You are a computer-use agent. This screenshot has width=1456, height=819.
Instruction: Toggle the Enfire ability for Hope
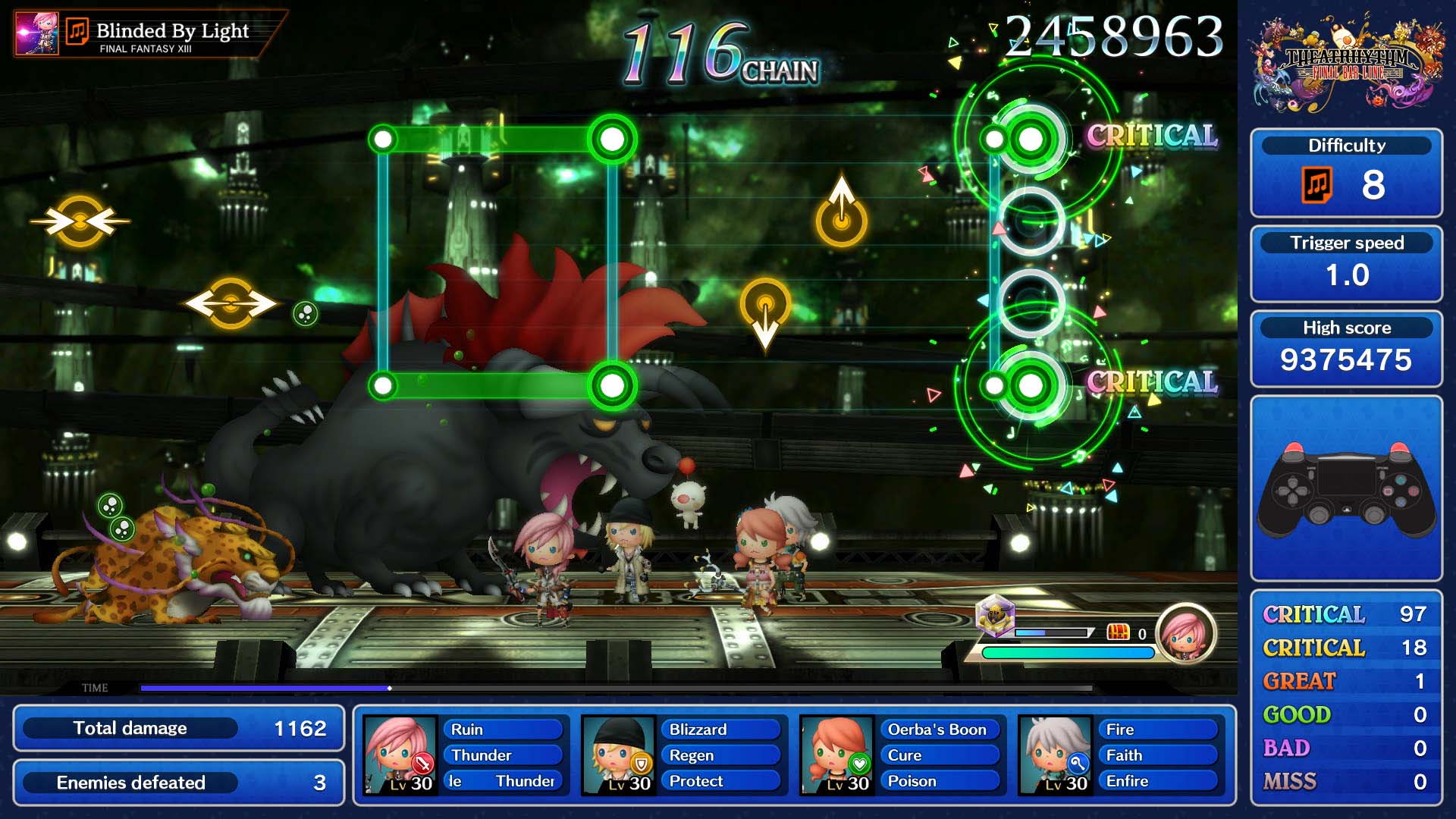point(1158,780)
